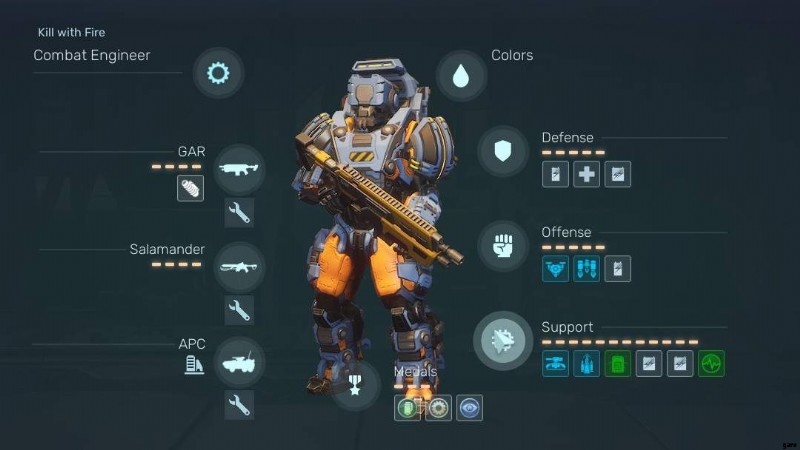Select the Defense shield category icon
This screenshot has height=450, width=800.
click(503, 151)
